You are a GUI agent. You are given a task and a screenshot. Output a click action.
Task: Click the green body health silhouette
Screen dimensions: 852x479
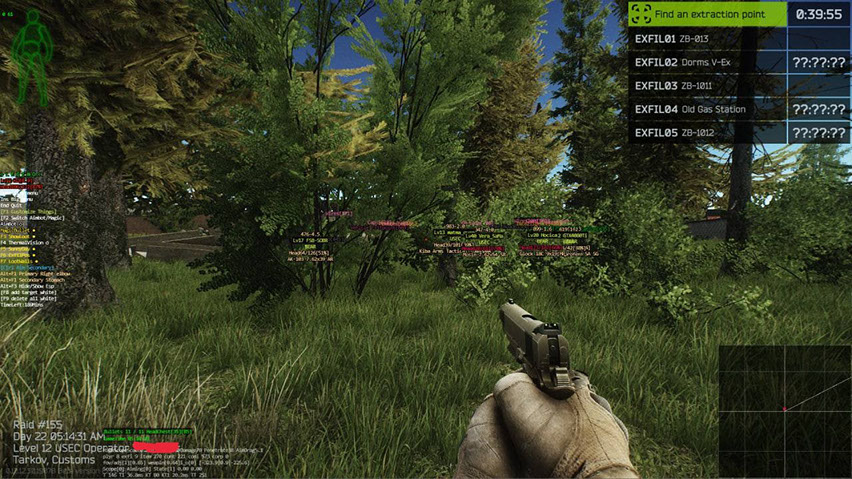[34, 58]
